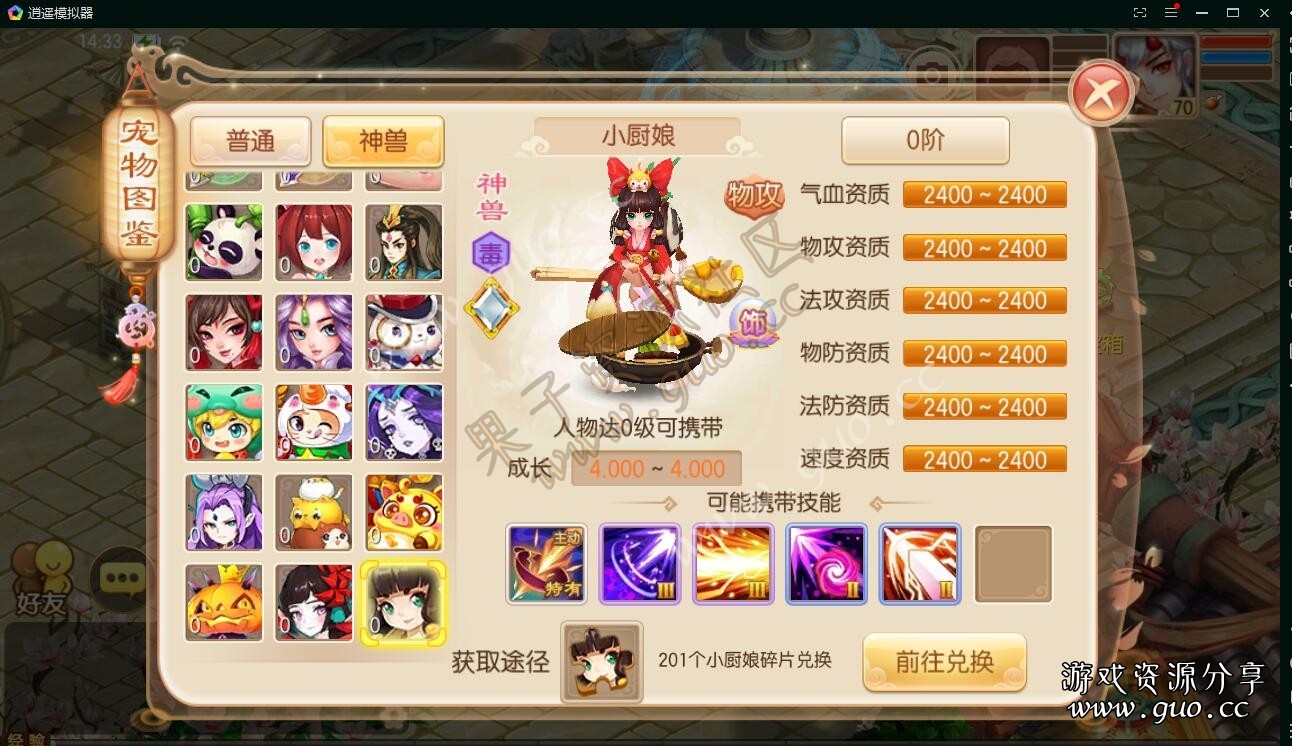The width and height of the screenshot is (1292, 746).
Task: Click the red blade level II skill icon
Action: click(x=919, y=564)
